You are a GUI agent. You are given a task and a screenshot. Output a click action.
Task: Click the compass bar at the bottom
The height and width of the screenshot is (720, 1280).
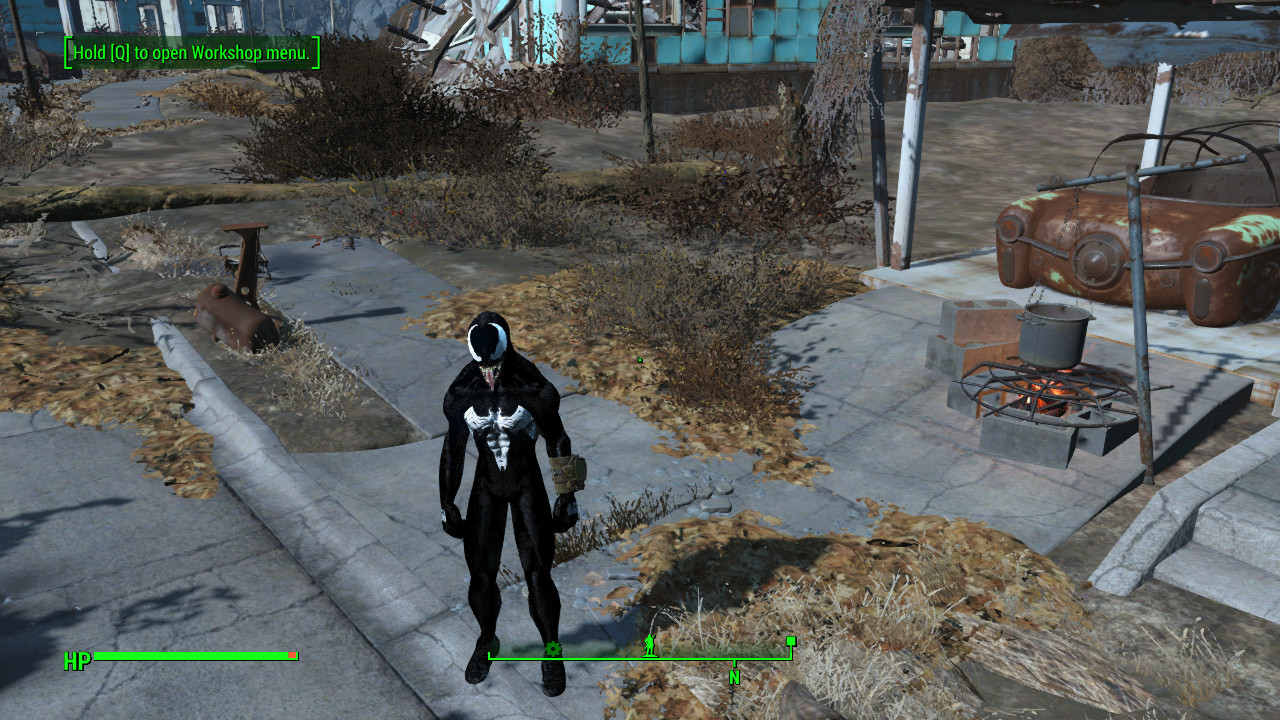tap(640, 657)
